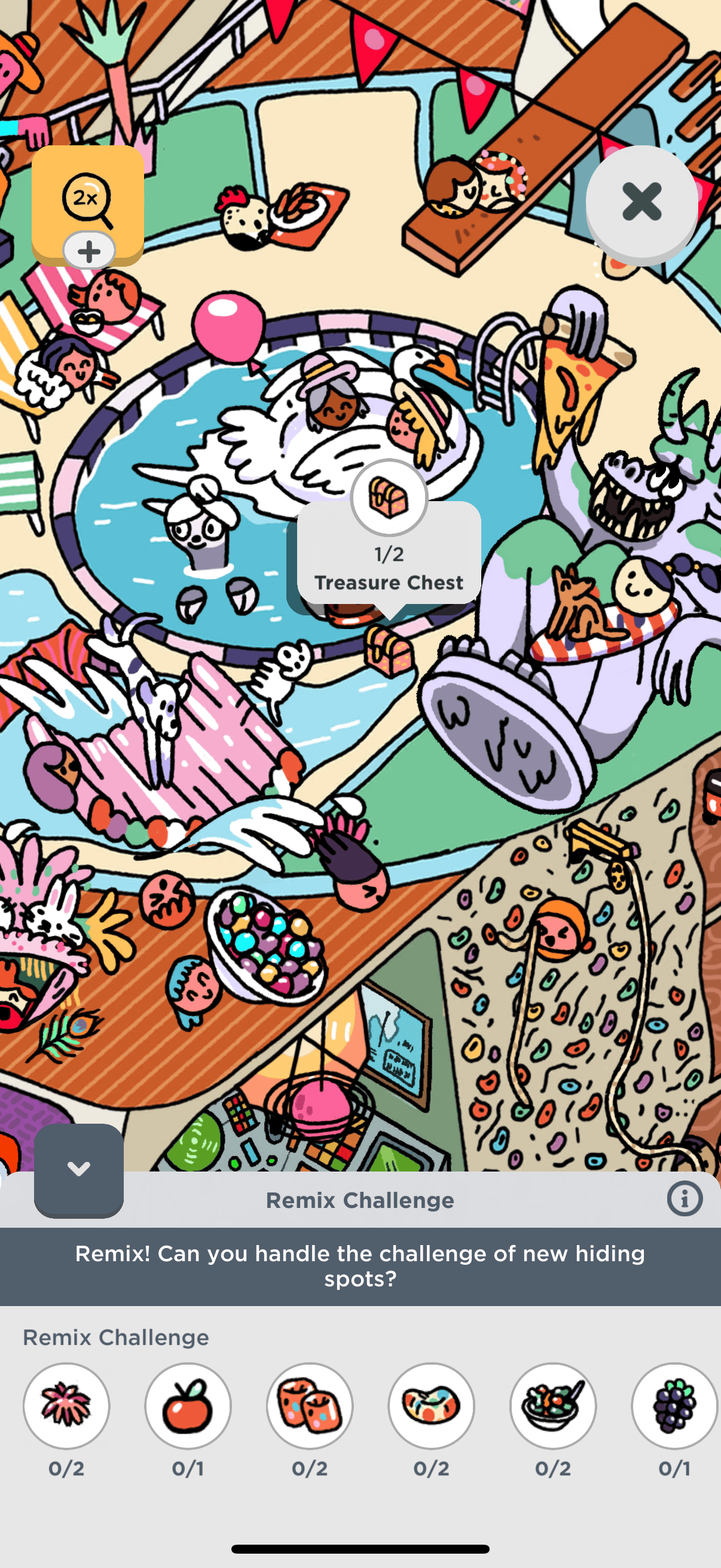This screenshot has width=721, height=1568.
Task: Activate the 2x magnifier zoom hint
Action: pyautogui.click(x=88, y=198)
